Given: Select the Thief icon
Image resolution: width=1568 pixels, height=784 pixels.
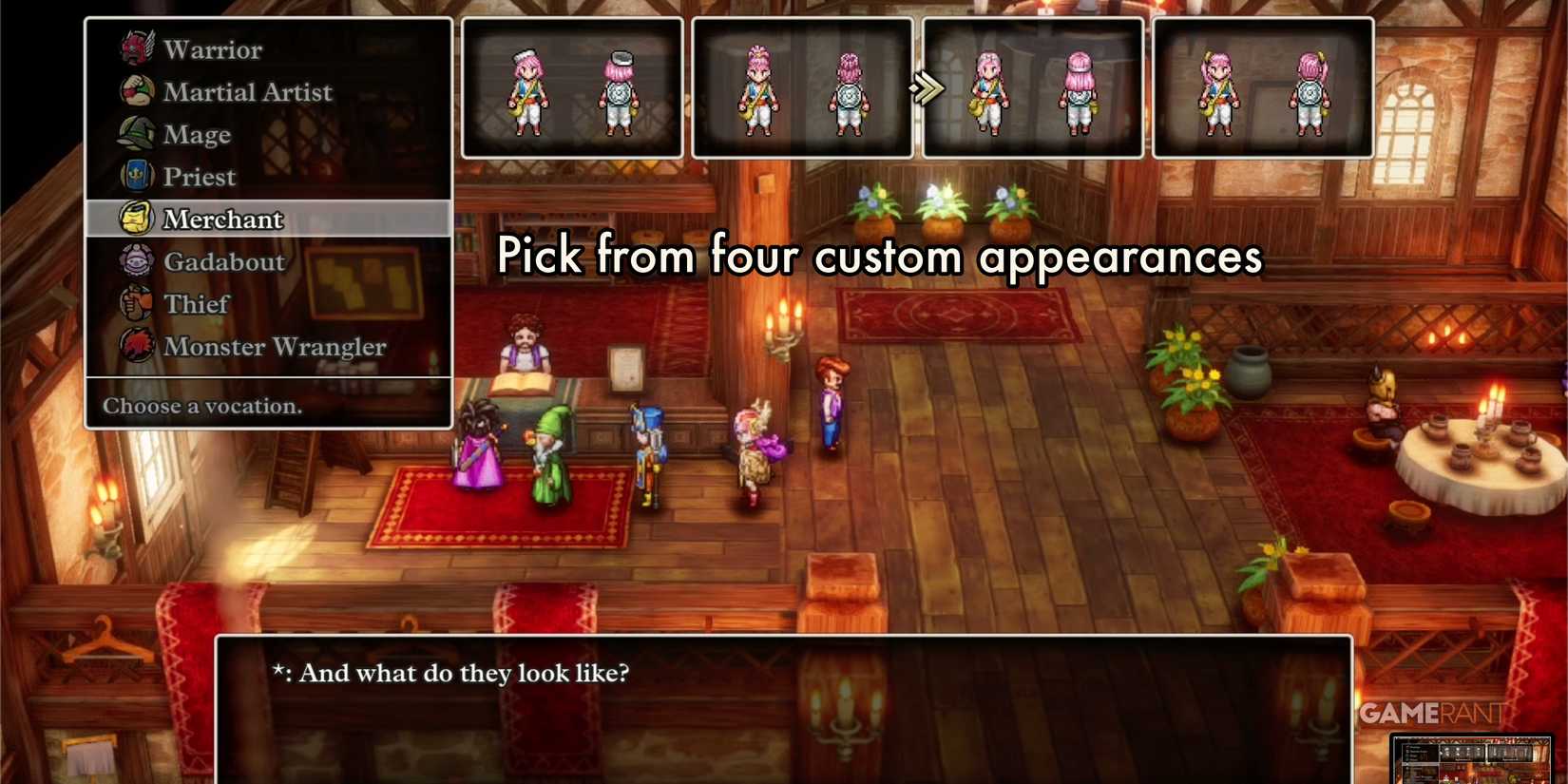Looking at the screenshot, I should tap(137, 303).
